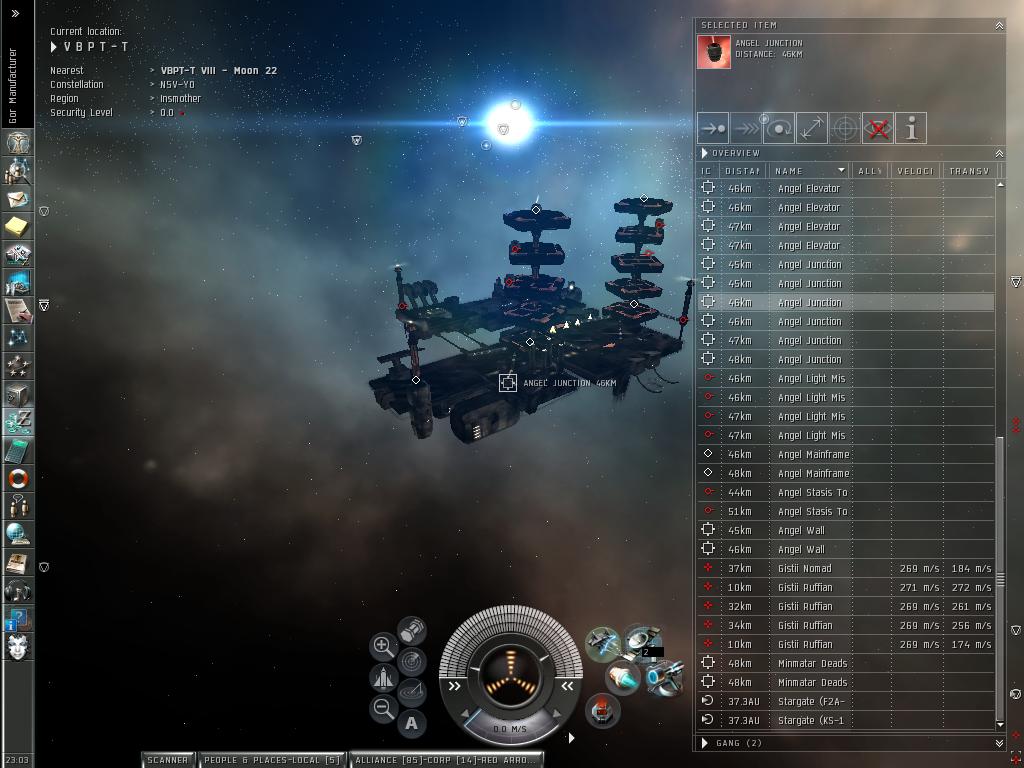The image size is (1024, 768).
Task: Activate the red armor repair module
Action: point(602,711)
